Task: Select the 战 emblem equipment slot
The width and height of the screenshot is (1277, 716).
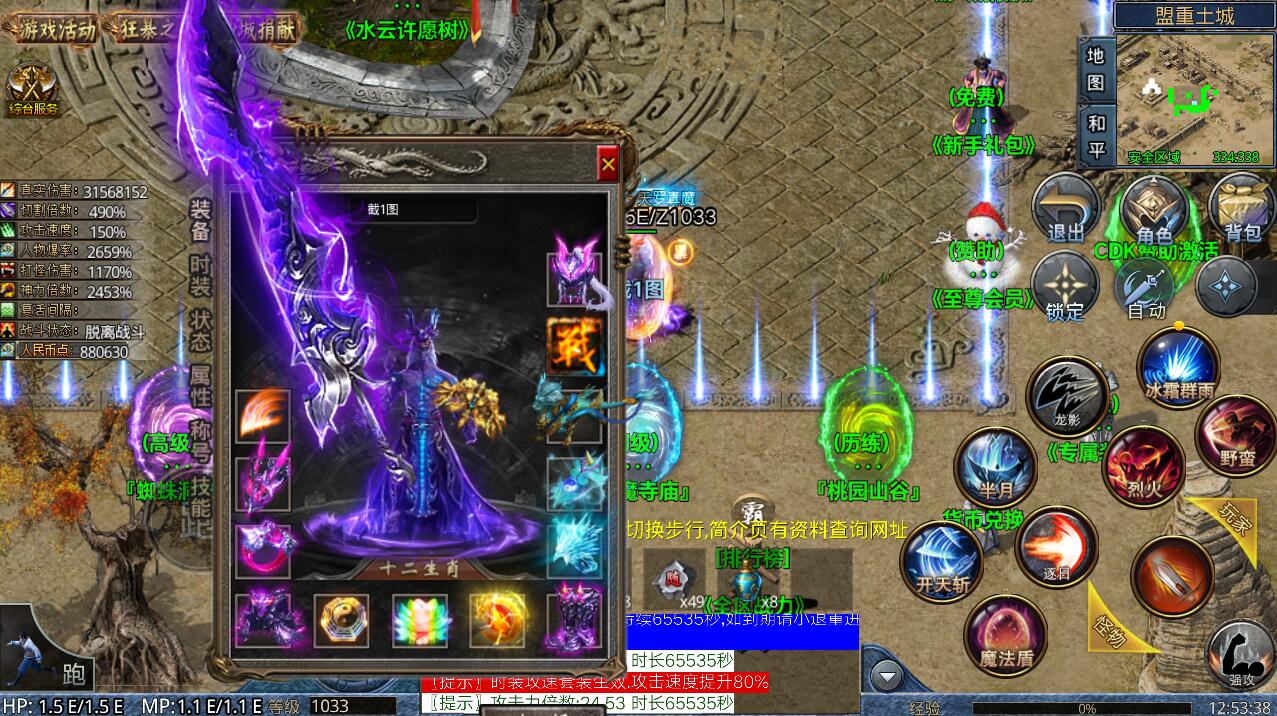Action: [575, 347]
